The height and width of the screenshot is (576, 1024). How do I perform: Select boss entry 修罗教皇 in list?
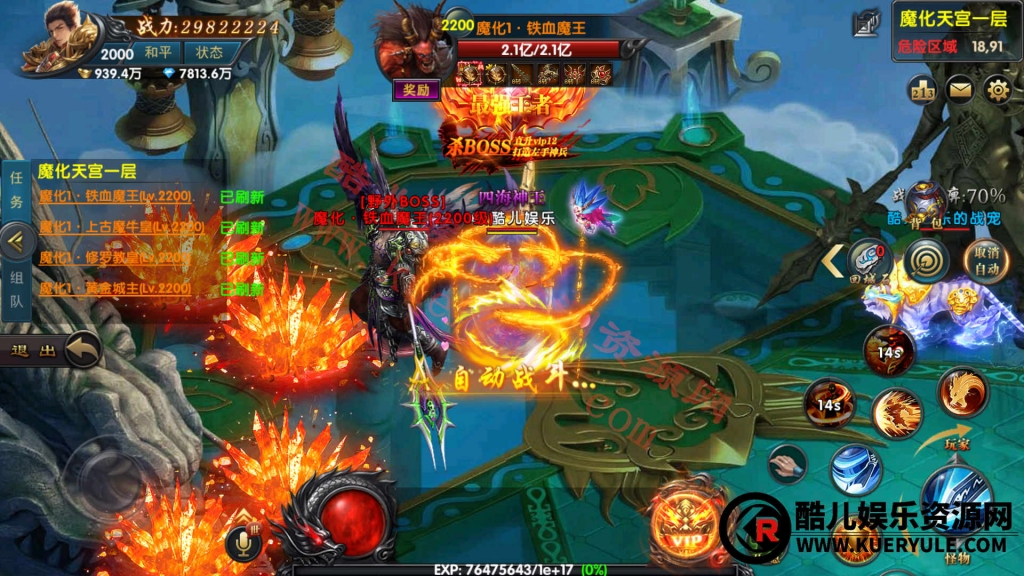(x=115, y=258)
